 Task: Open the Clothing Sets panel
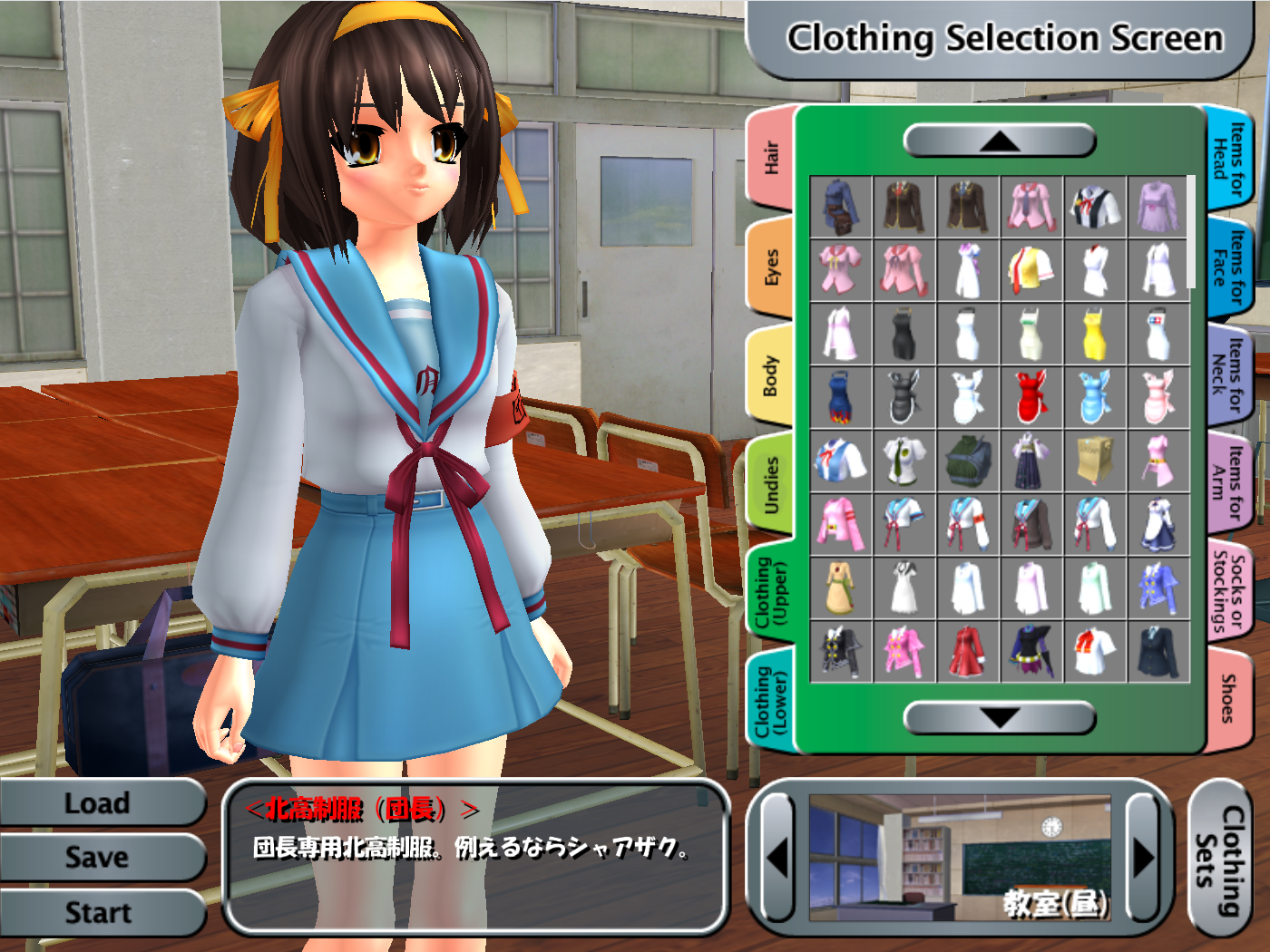(x=1219, y=859)
